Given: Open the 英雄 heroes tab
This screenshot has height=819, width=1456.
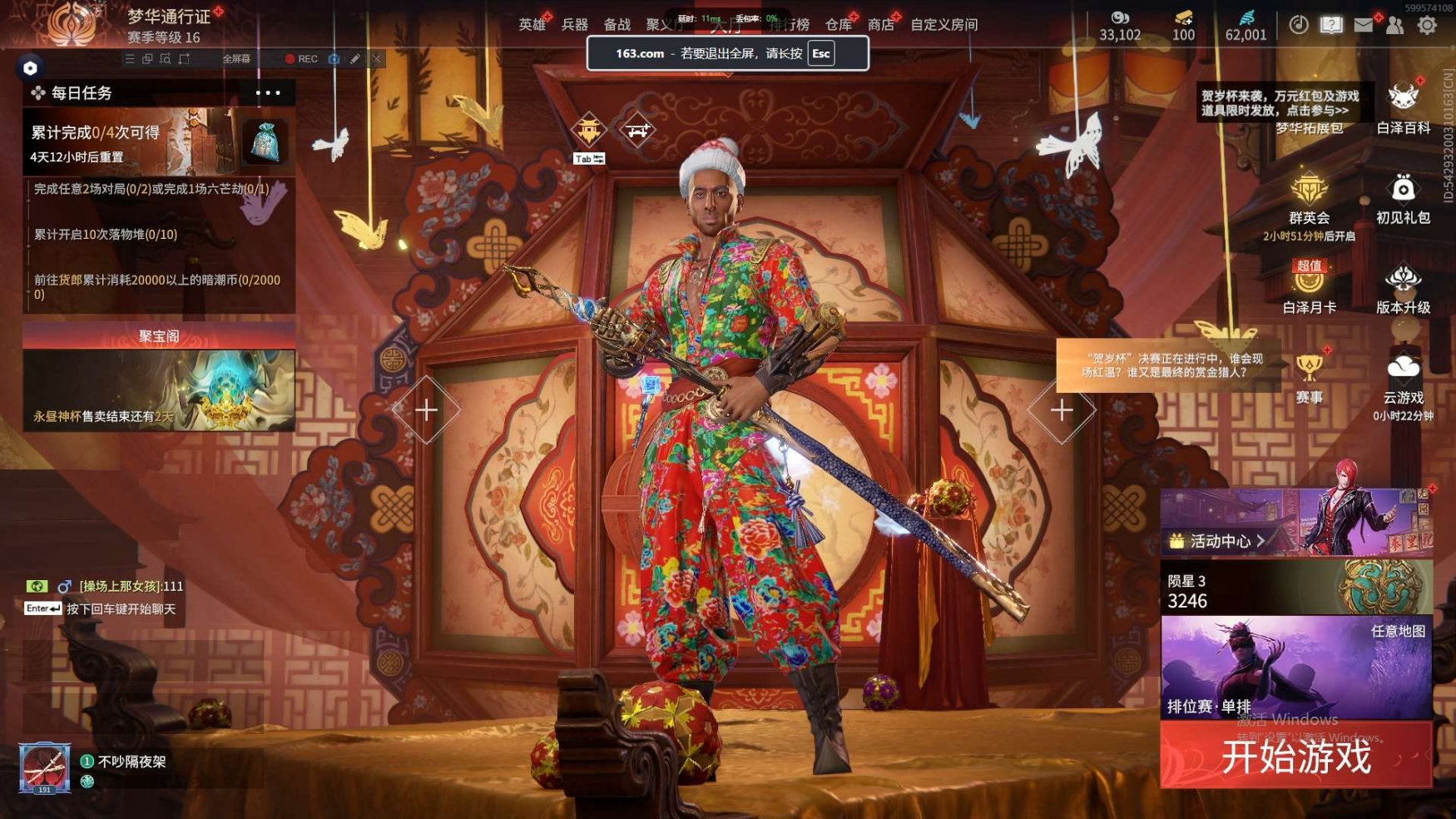Looking at the screenshot, I should click(532, 25).
